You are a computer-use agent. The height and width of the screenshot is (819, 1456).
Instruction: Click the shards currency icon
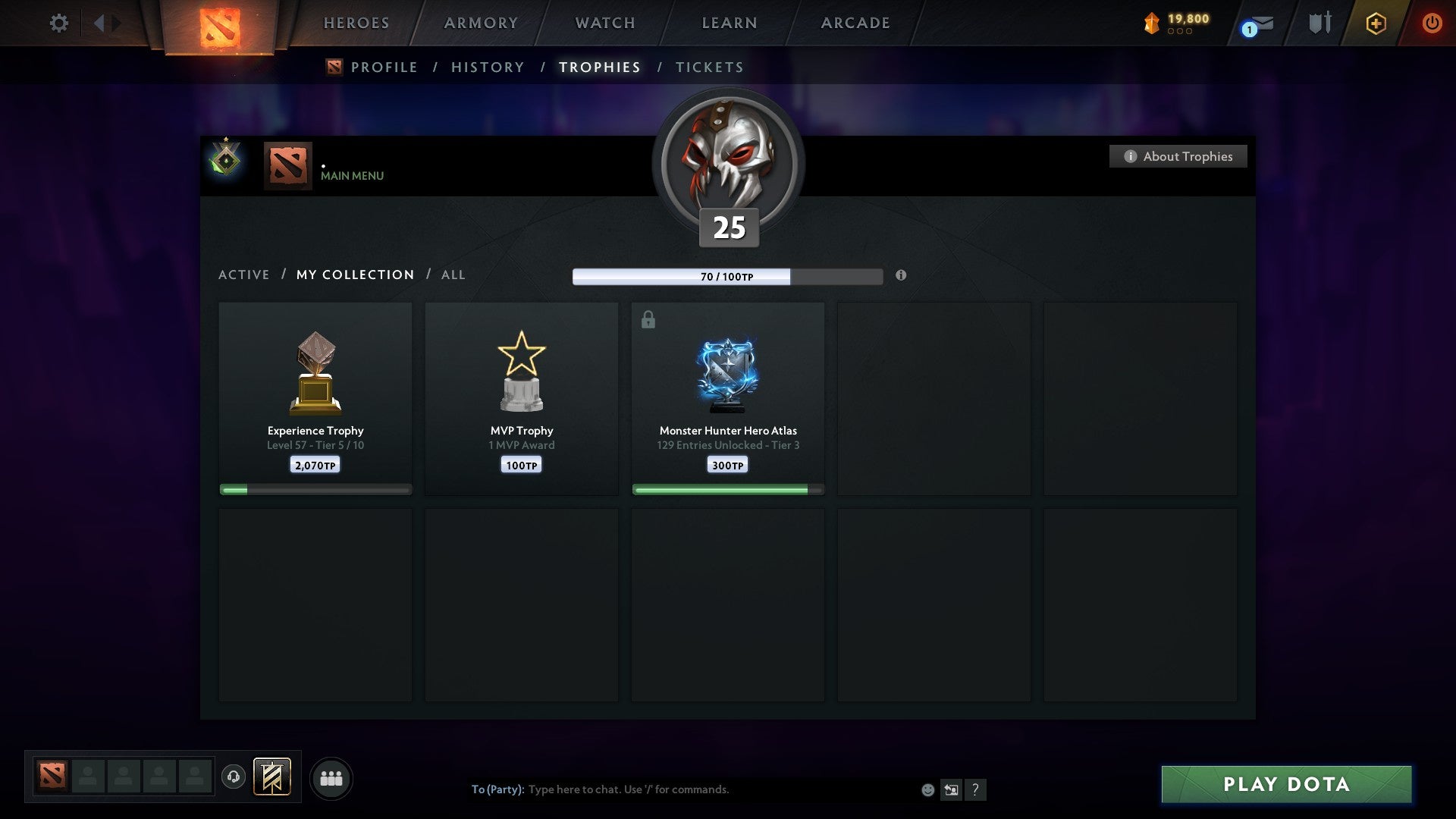tap(1150, 24)
